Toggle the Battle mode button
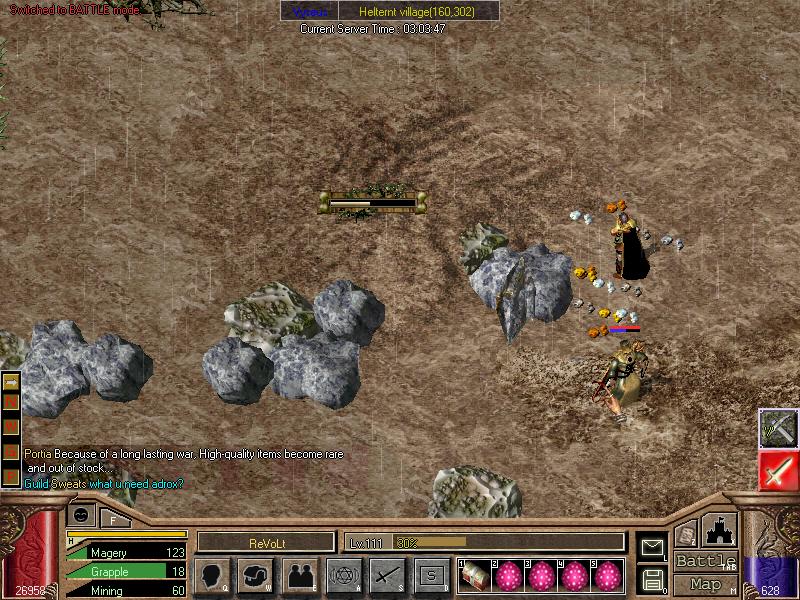 tap(705, 561)
